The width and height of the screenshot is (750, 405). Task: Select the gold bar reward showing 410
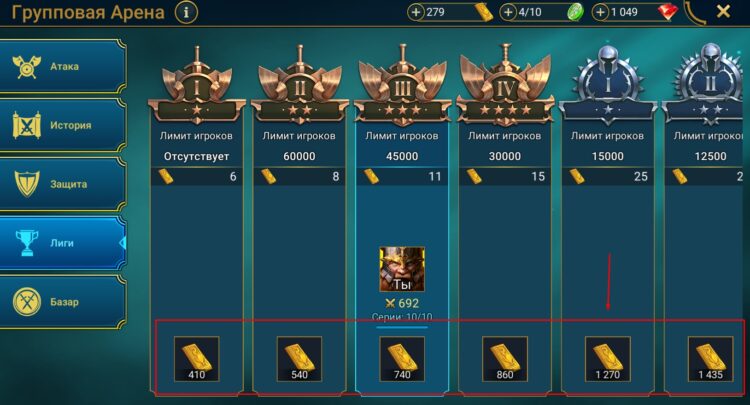(197, 359)
